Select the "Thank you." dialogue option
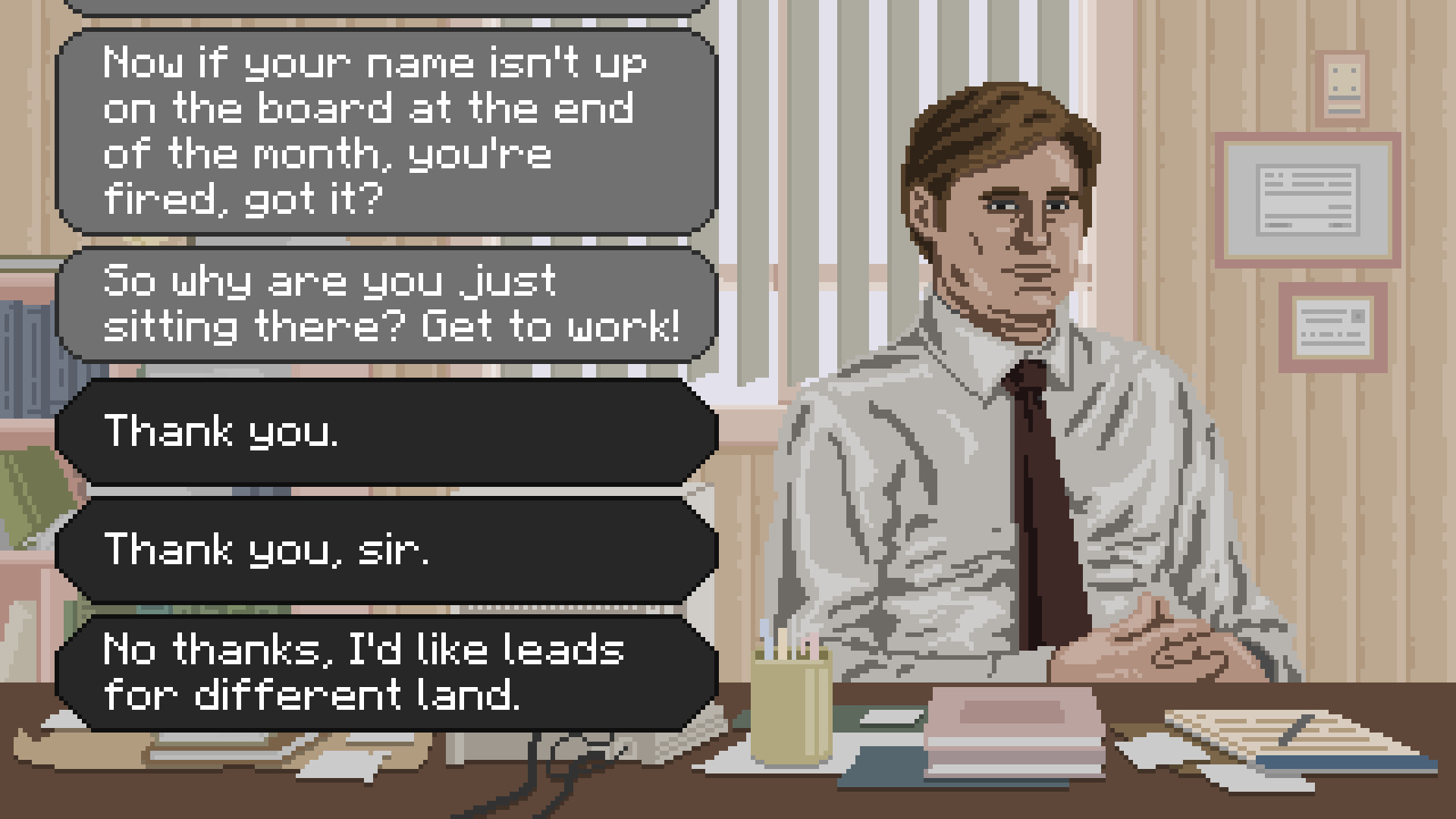 387,432
